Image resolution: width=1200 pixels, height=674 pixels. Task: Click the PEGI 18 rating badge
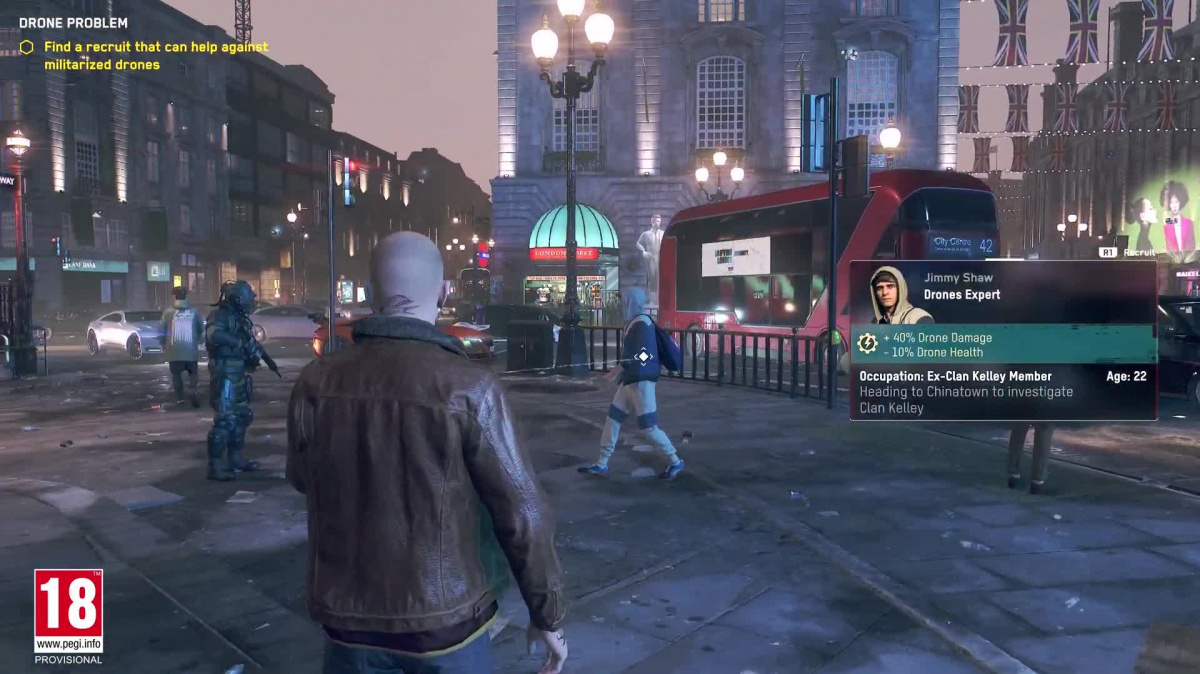pos(68,611)
